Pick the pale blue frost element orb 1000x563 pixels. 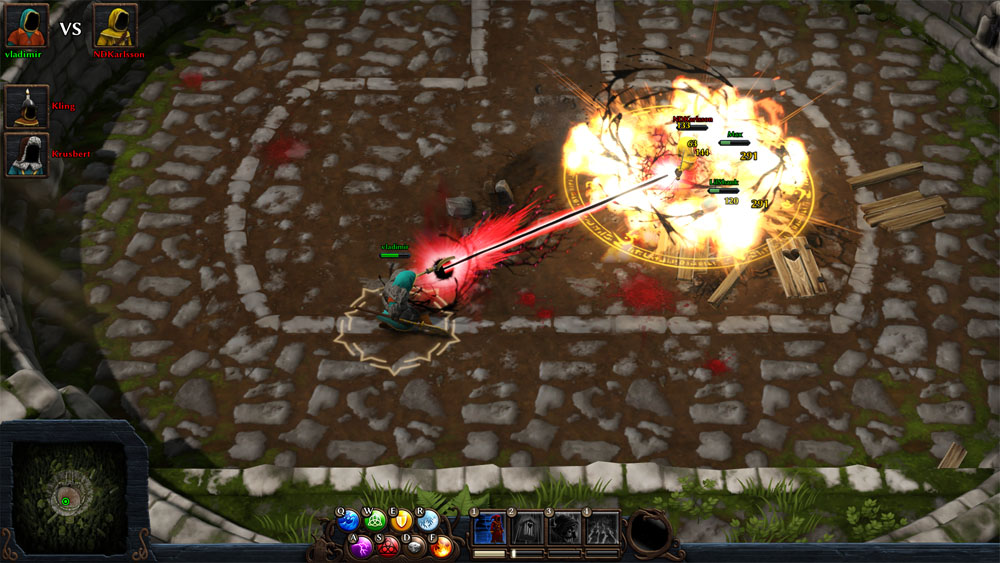click(x=429, y=520)
